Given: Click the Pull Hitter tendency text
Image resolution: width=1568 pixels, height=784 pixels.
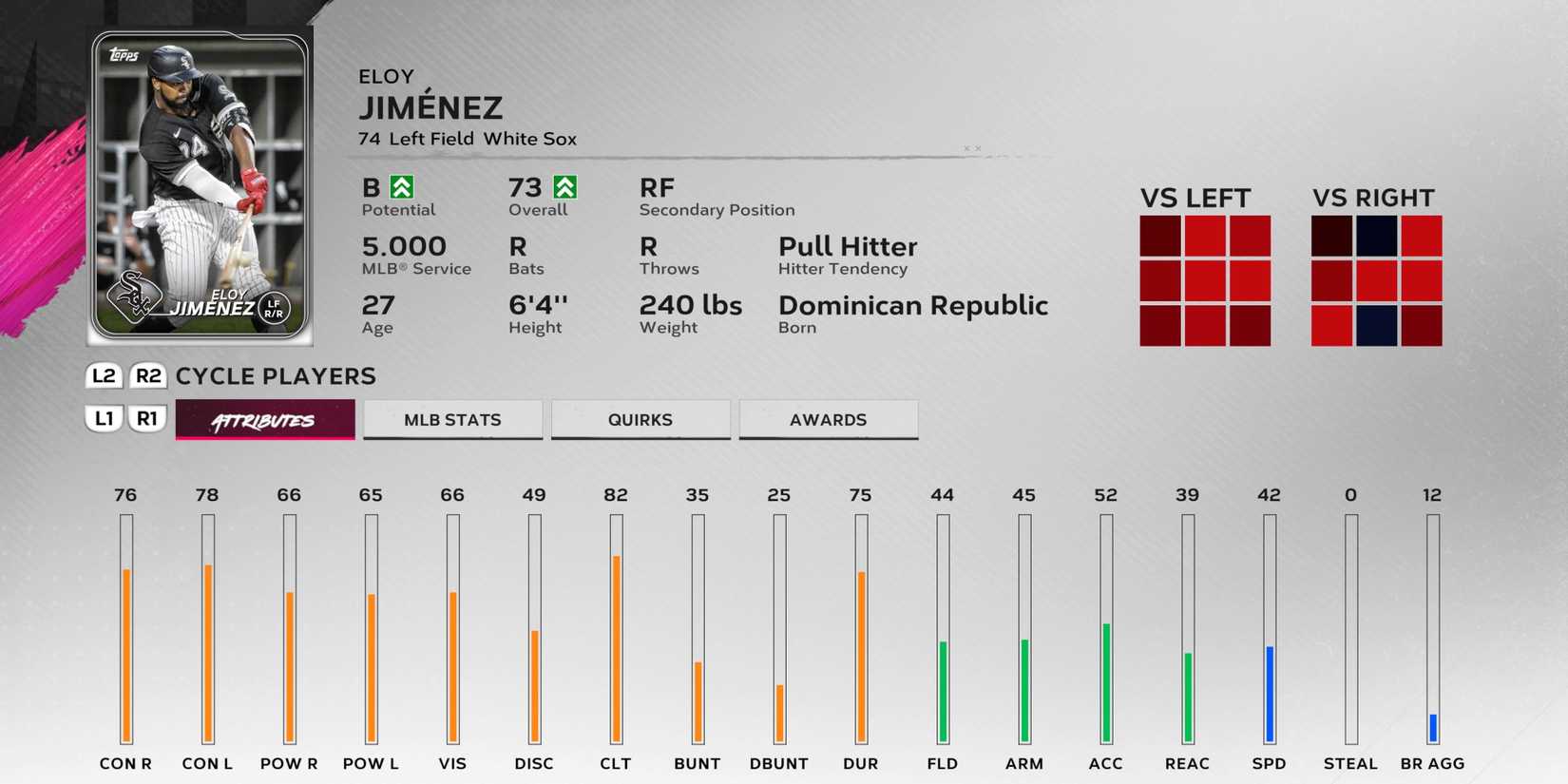Looking at the screenshot, I should pos(847,247).
